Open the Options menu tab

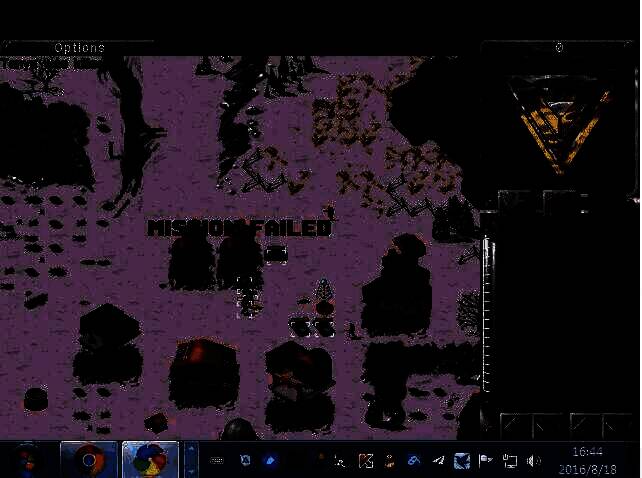[x=78, y=48]
